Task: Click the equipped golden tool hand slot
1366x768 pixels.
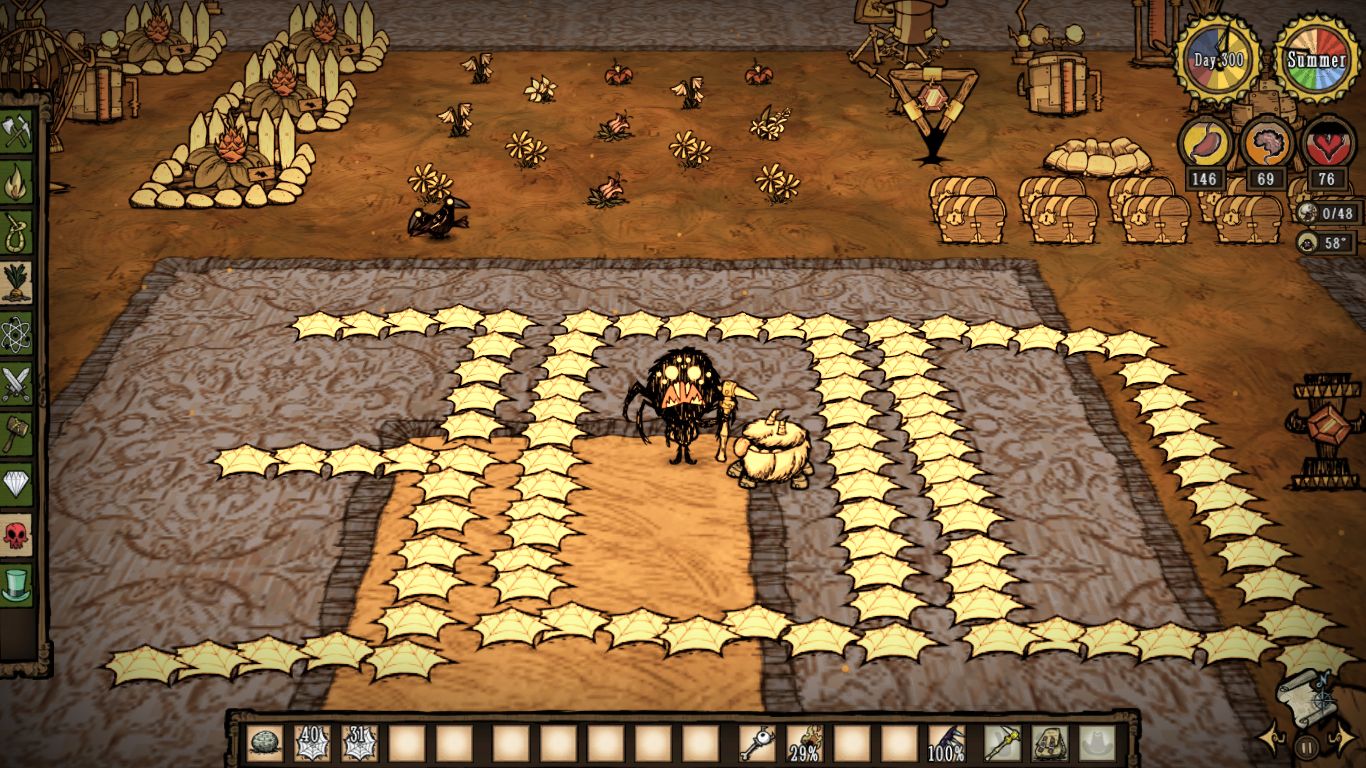Action: (1001, 743)
